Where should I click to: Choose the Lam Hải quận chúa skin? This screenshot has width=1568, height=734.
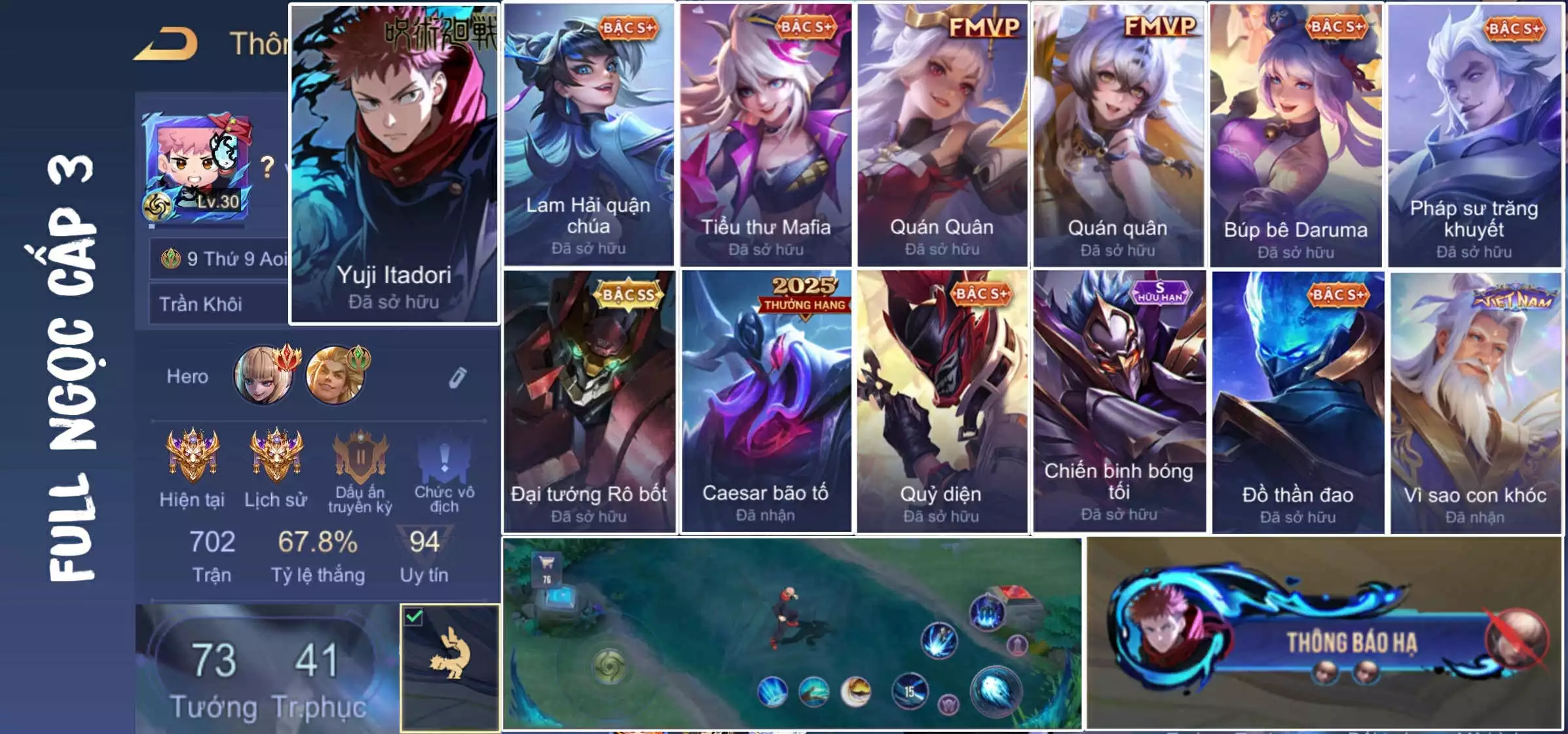(x=588, y=135)
